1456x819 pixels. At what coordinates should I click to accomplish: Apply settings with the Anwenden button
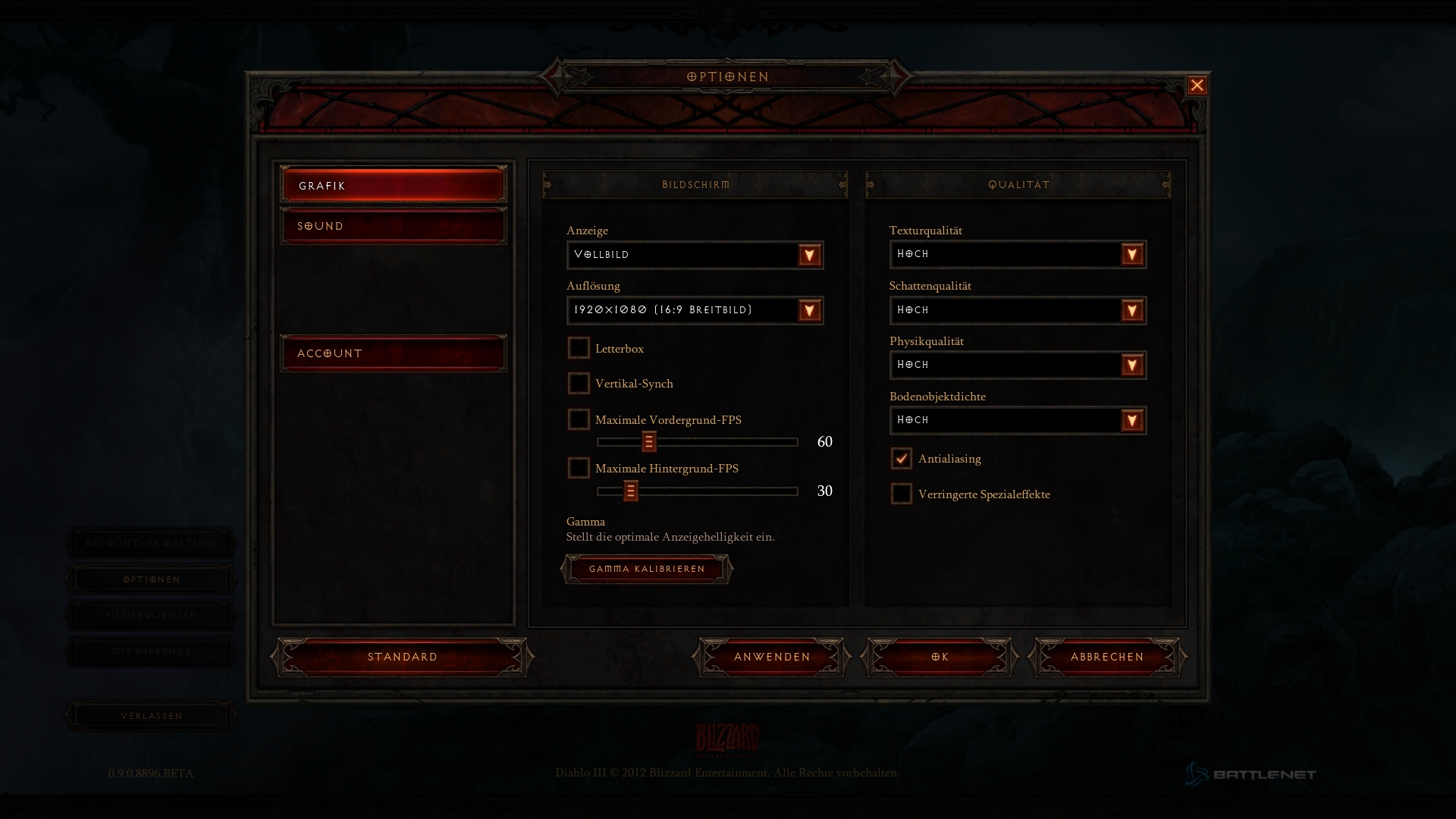click(772, 657)
